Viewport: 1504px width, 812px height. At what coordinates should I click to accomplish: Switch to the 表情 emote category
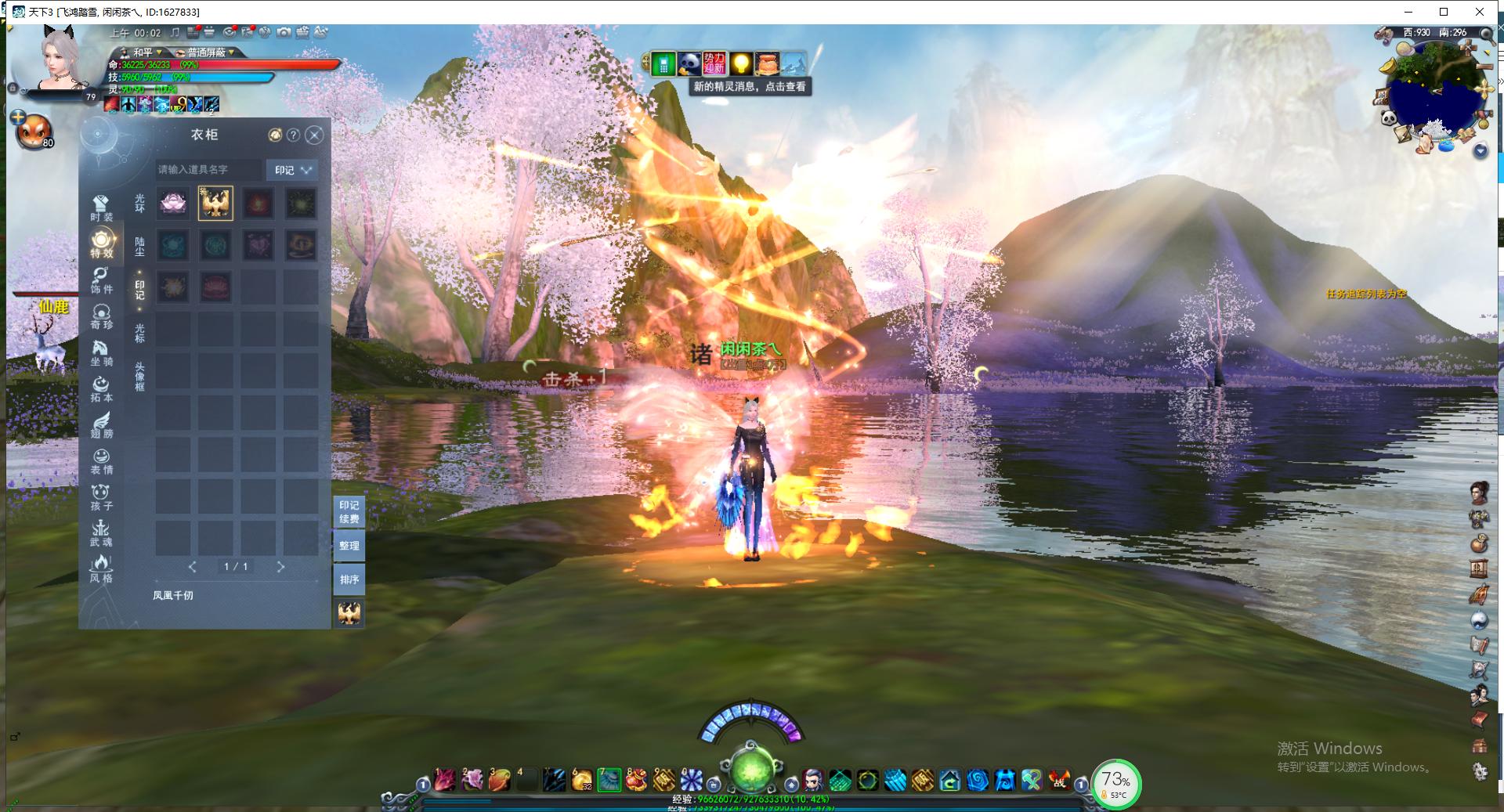101,461
